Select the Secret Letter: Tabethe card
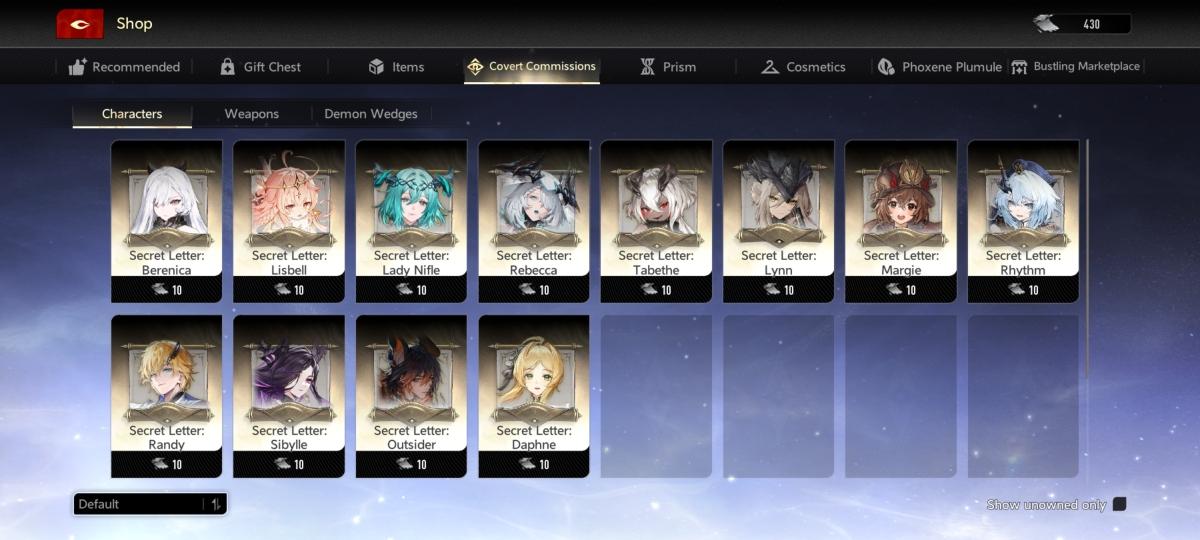 656,220
